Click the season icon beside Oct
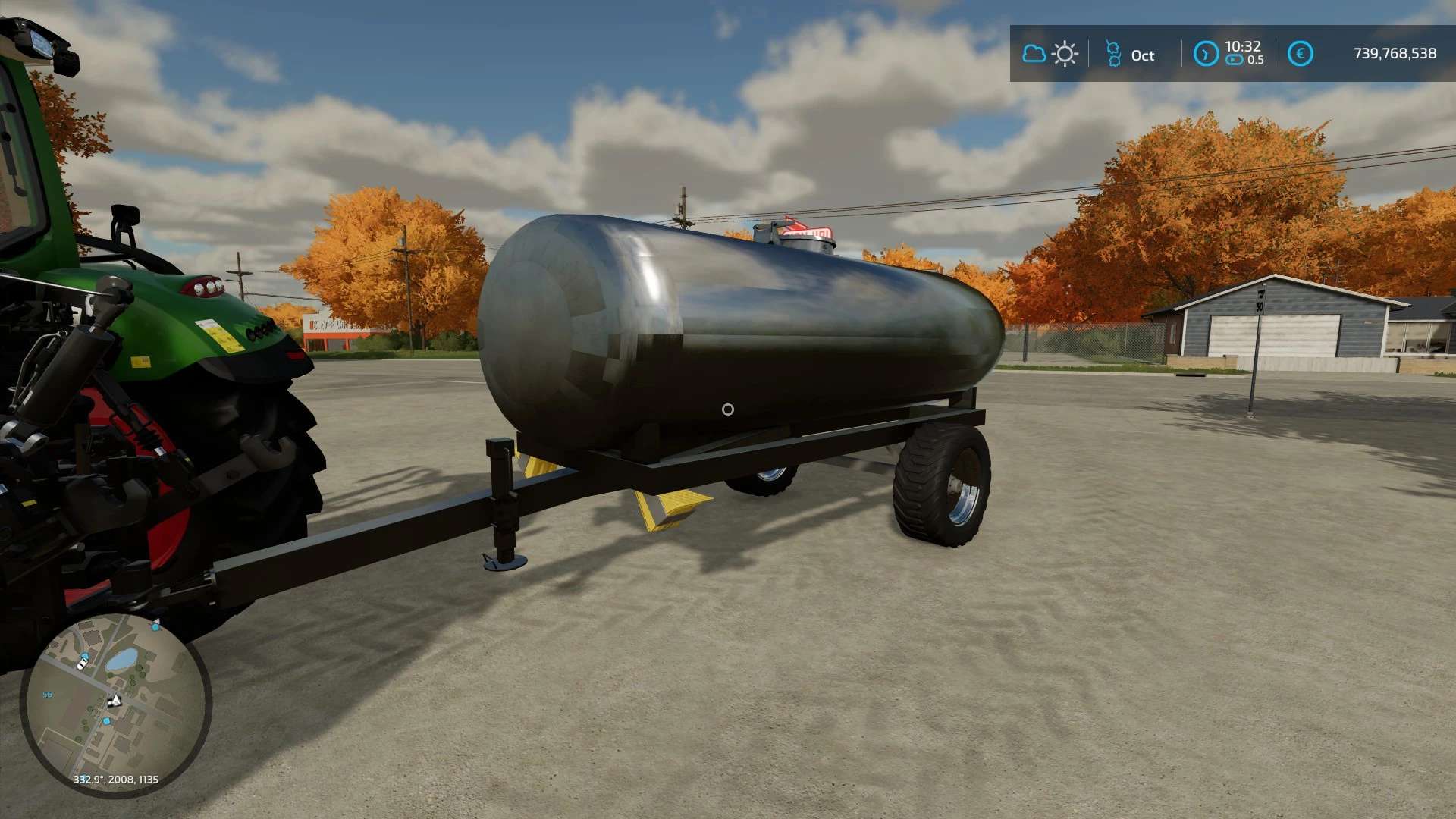Viewport: 1456px width, 819px height. (1112, 54)
